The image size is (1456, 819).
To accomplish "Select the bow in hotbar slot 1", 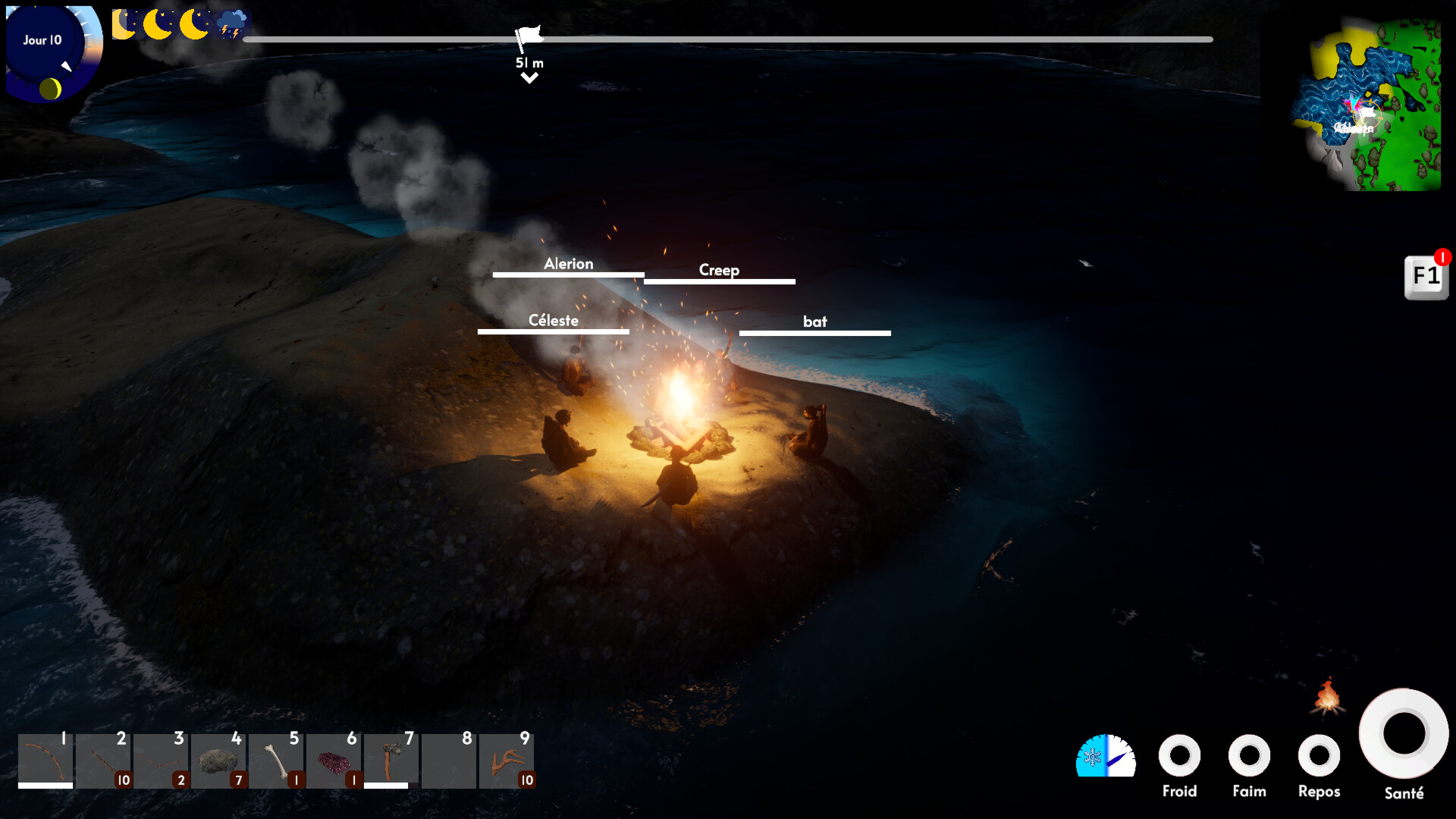I will (45, 761).
